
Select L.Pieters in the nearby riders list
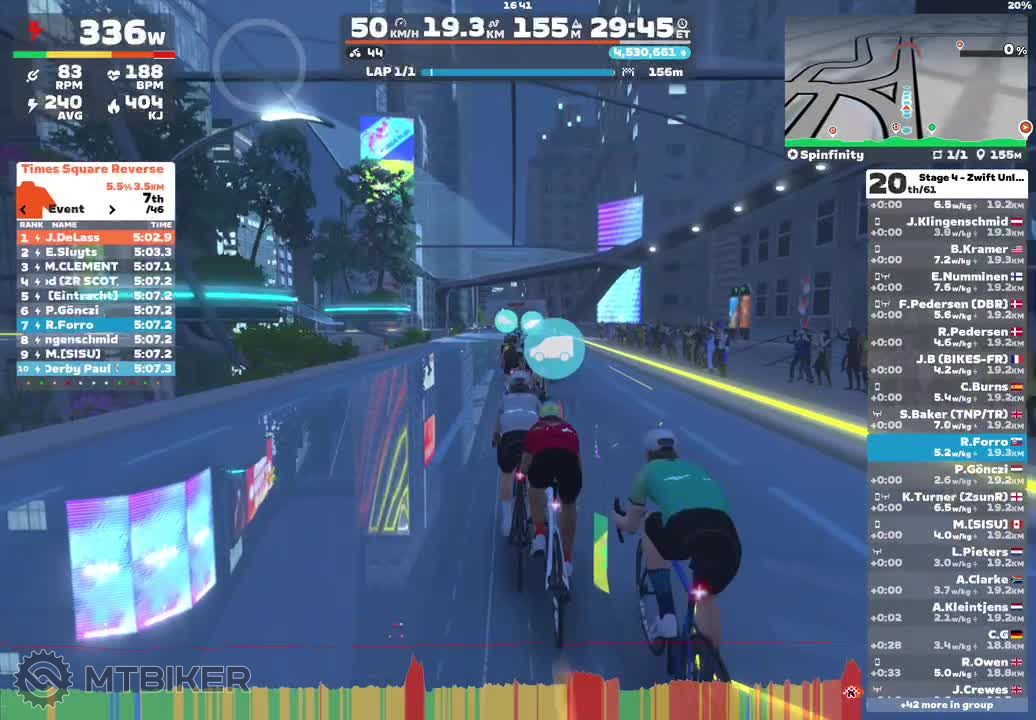click(946, 557)
